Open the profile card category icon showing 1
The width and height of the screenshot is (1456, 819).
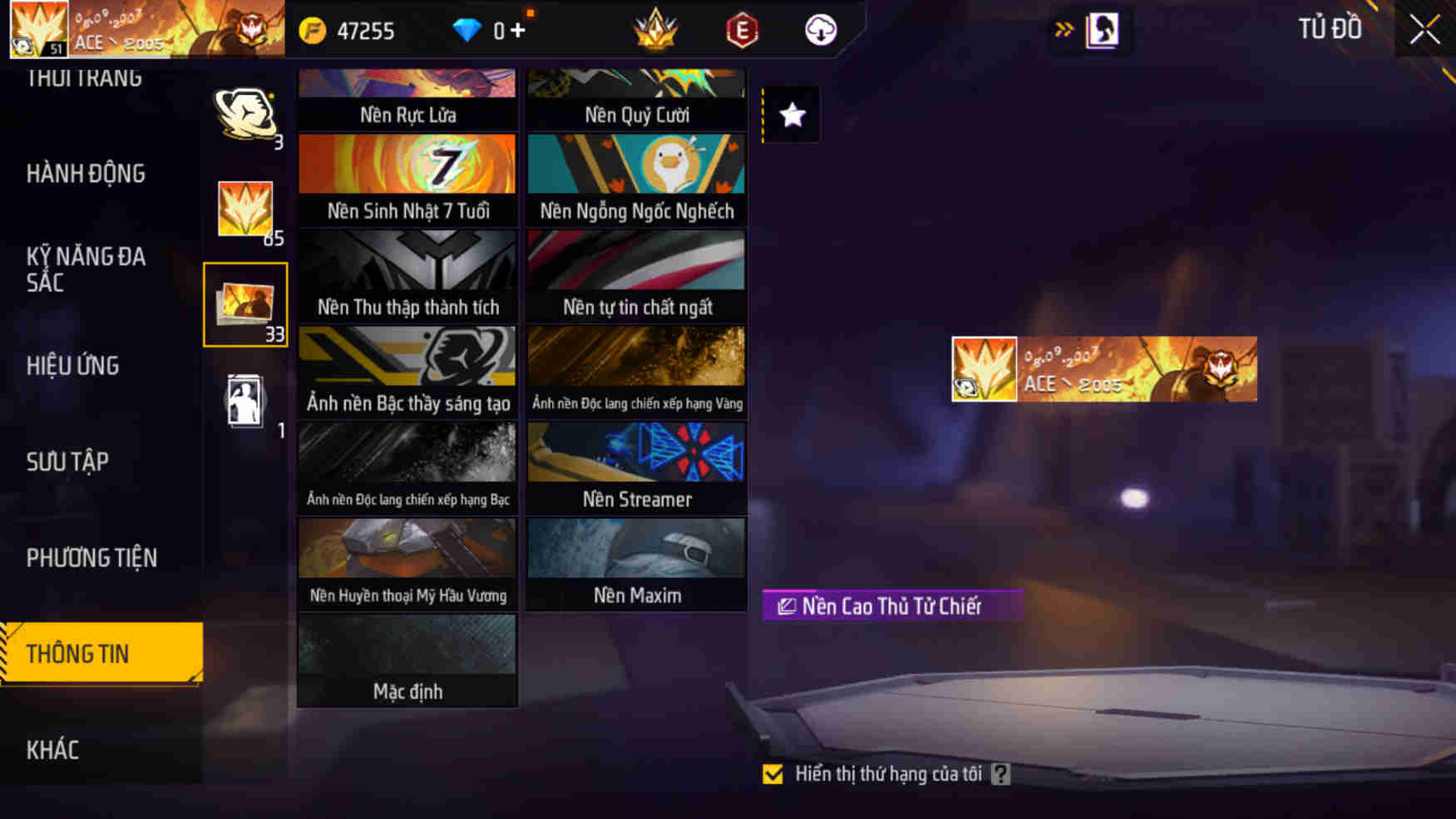point(245,399)
